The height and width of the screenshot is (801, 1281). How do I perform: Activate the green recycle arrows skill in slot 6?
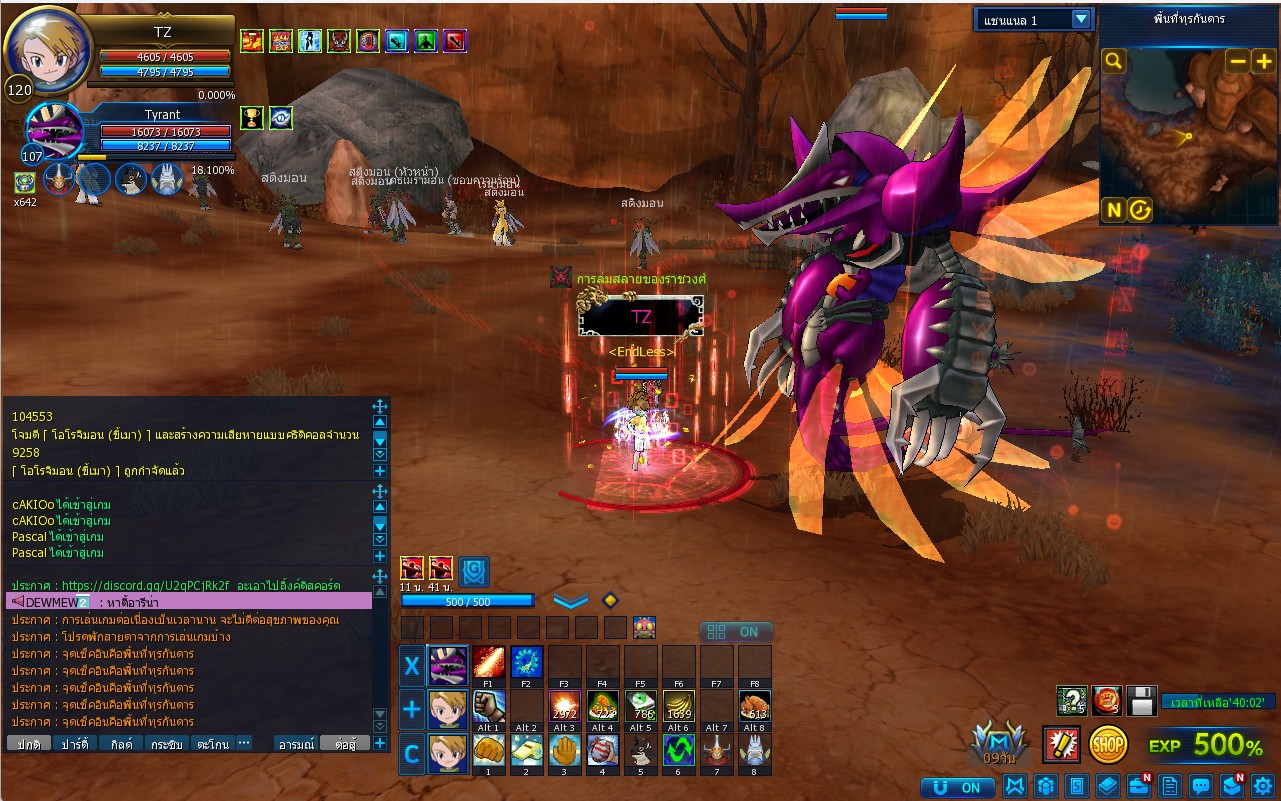679,749
